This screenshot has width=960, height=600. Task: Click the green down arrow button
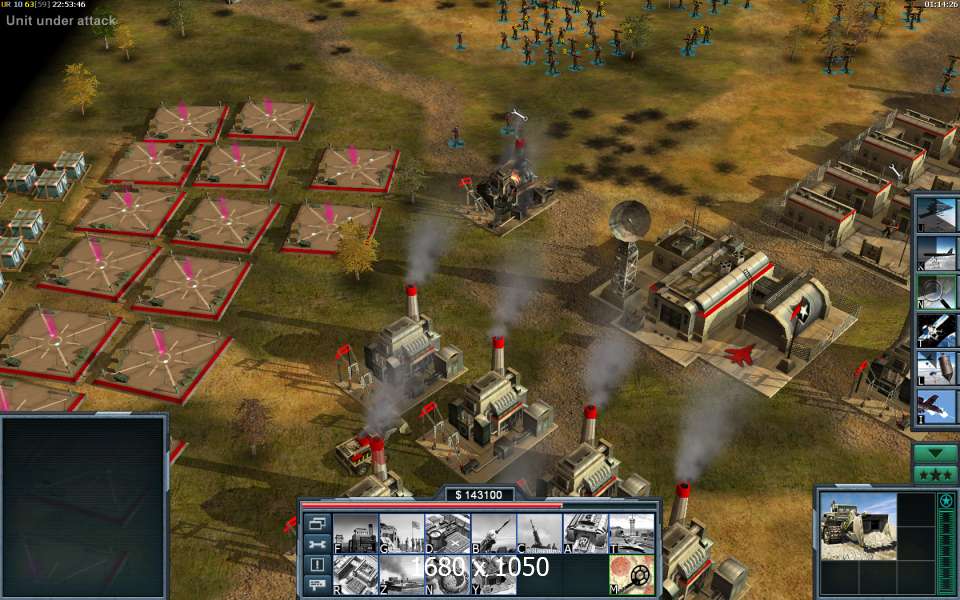[936, 453]
